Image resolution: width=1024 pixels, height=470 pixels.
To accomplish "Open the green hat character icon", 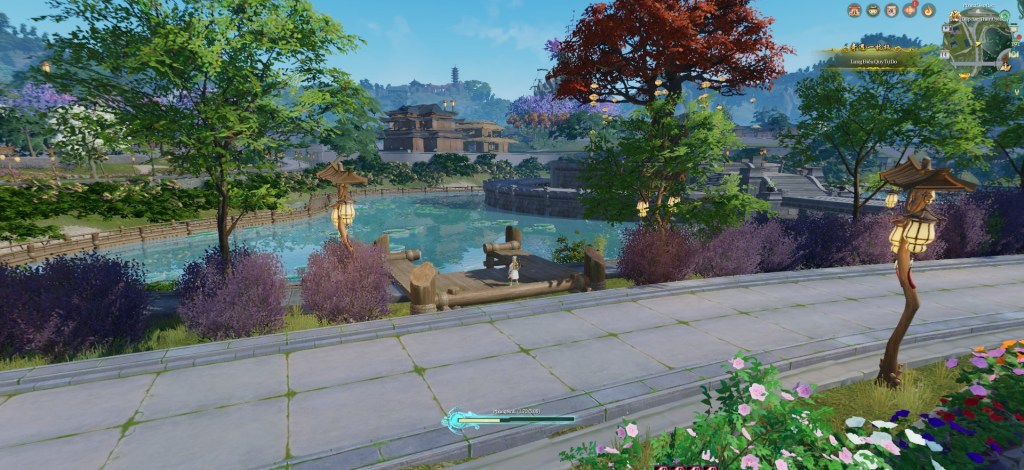I will (873, 10).
